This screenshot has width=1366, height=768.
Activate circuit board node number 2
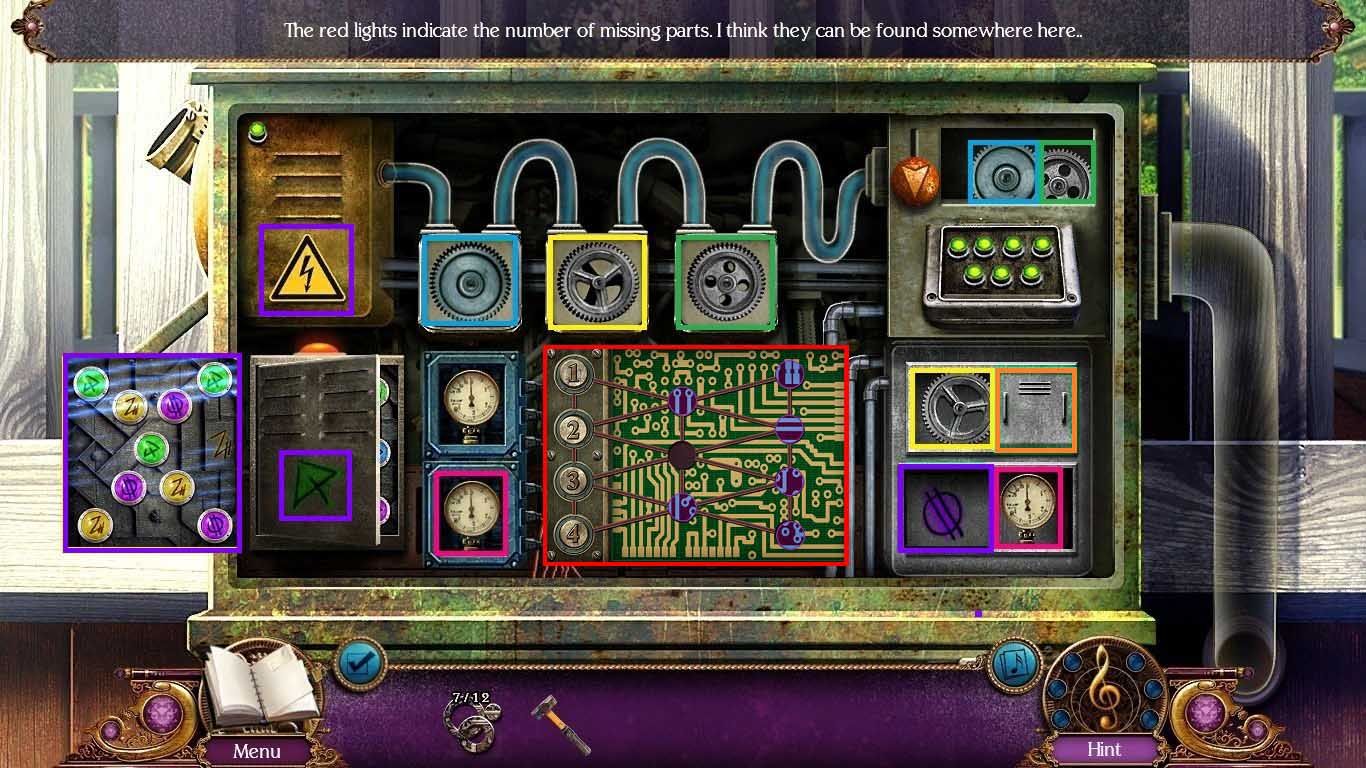click(573, 430)
